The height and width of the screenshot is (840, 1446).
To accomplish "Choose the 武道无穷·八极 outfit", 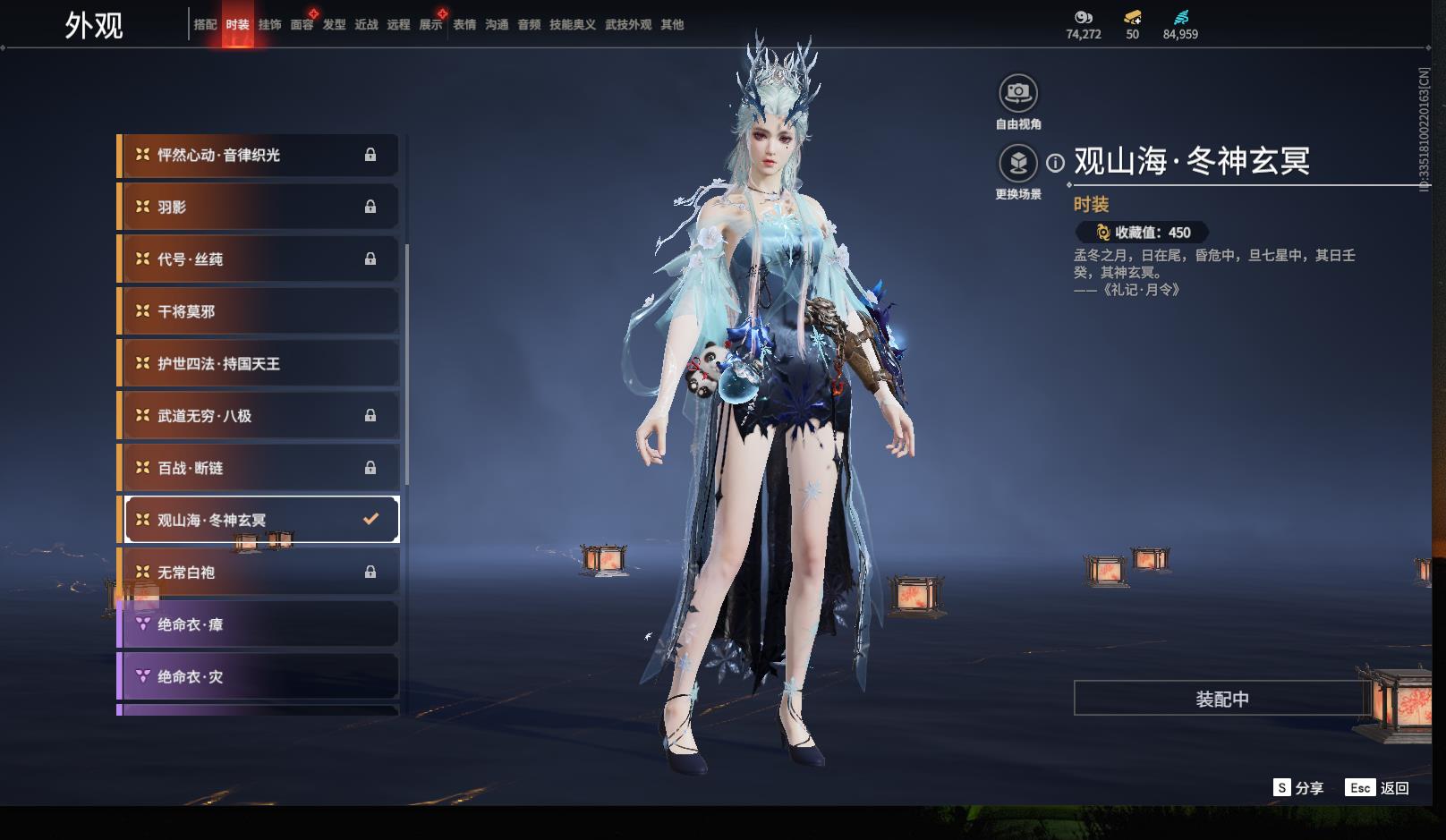I will (259, 416).
